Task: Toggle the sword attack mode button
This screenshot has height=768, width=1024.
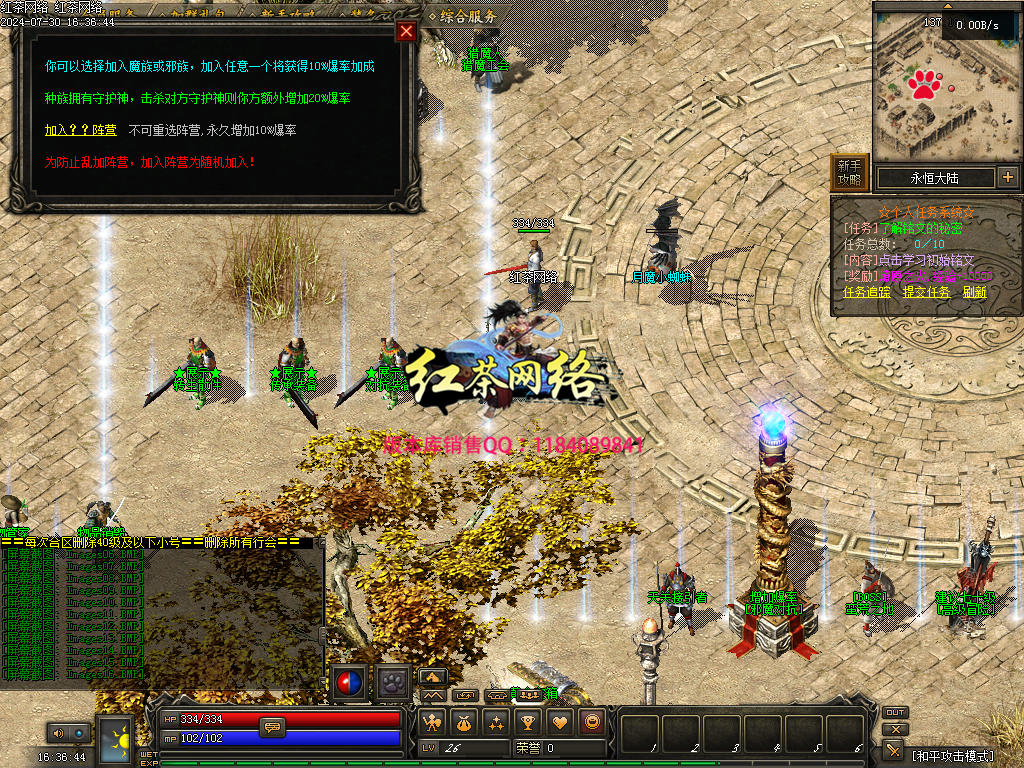Action: click(894, 750)
